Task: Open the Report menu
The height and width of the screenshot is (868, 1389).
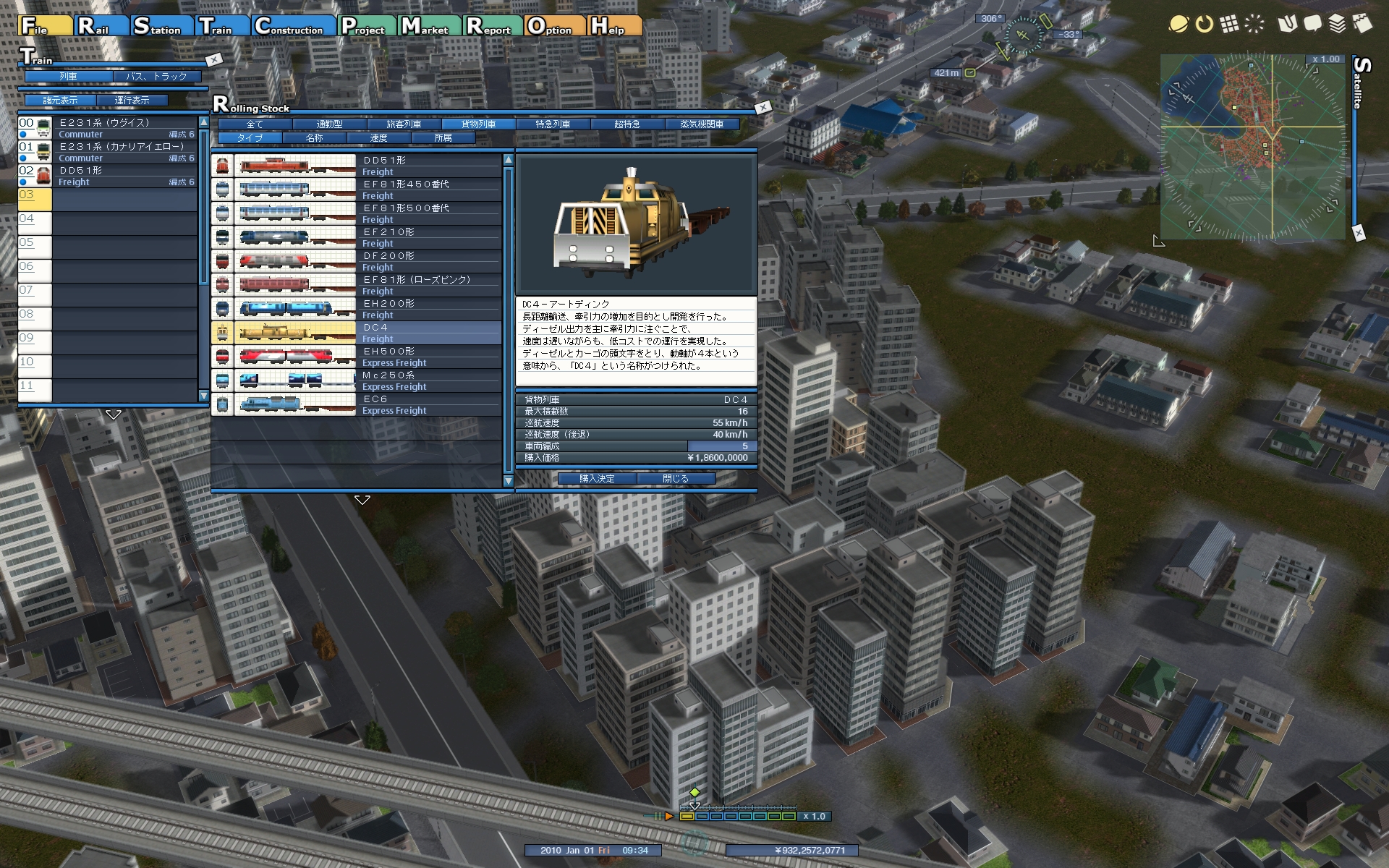Action: 493,26
